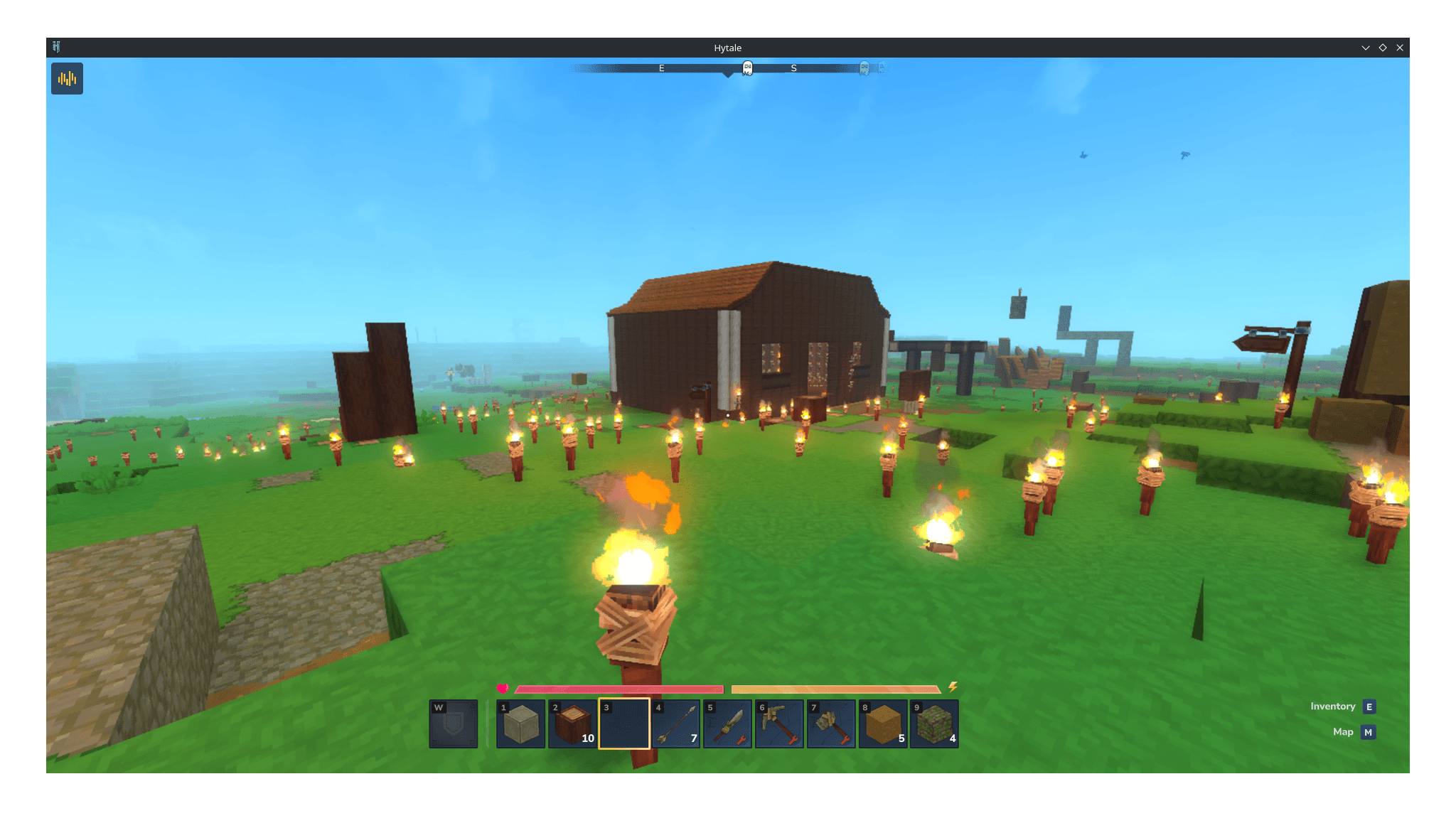Open the Map via its M shortcut label
This screenshot has width=1456, height=828.
click(x=1369, y=732)
